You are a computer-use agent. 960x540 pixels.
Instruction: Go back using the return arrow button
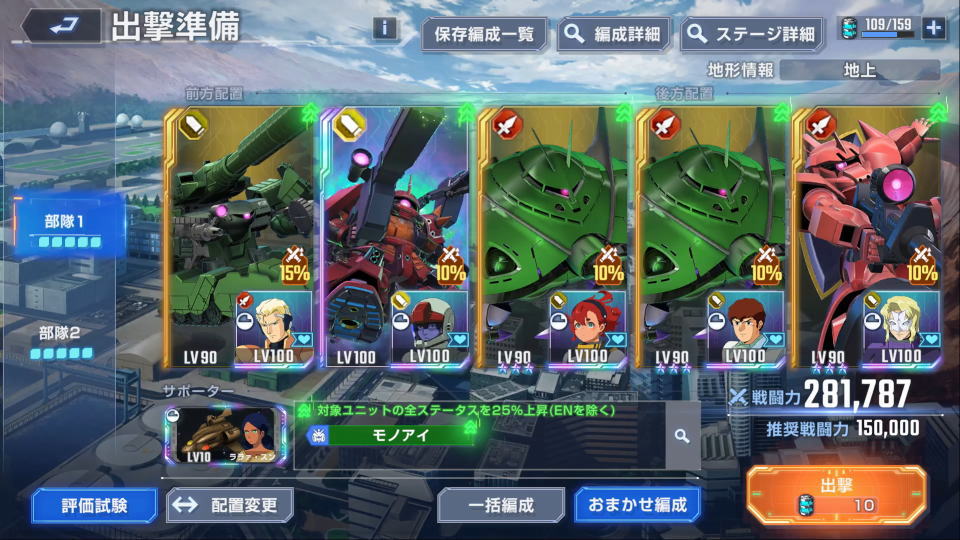click(x=61, y=26)
